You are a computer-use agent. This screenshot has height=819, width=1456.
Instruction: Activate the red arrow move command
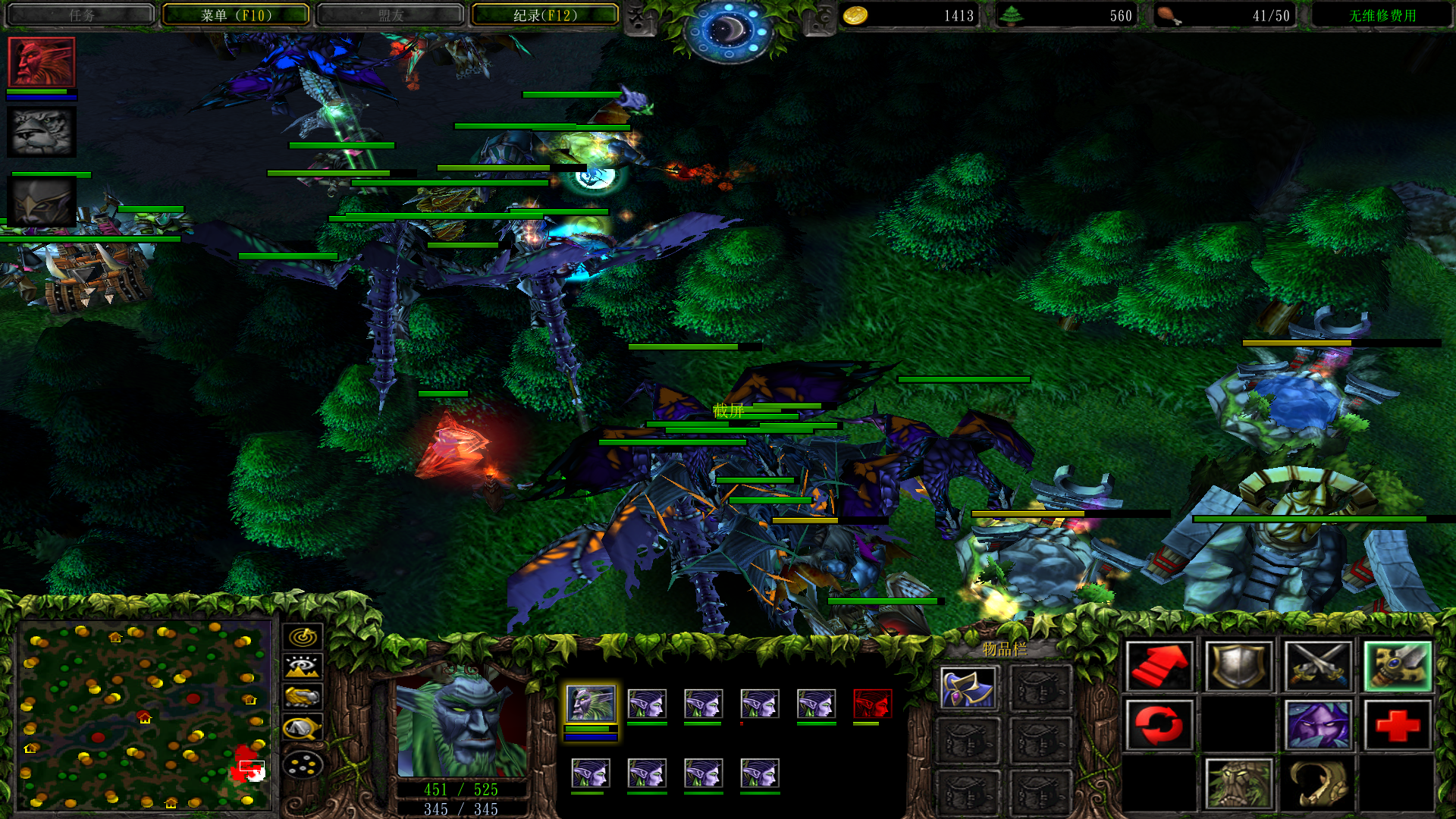(1159, 667)
